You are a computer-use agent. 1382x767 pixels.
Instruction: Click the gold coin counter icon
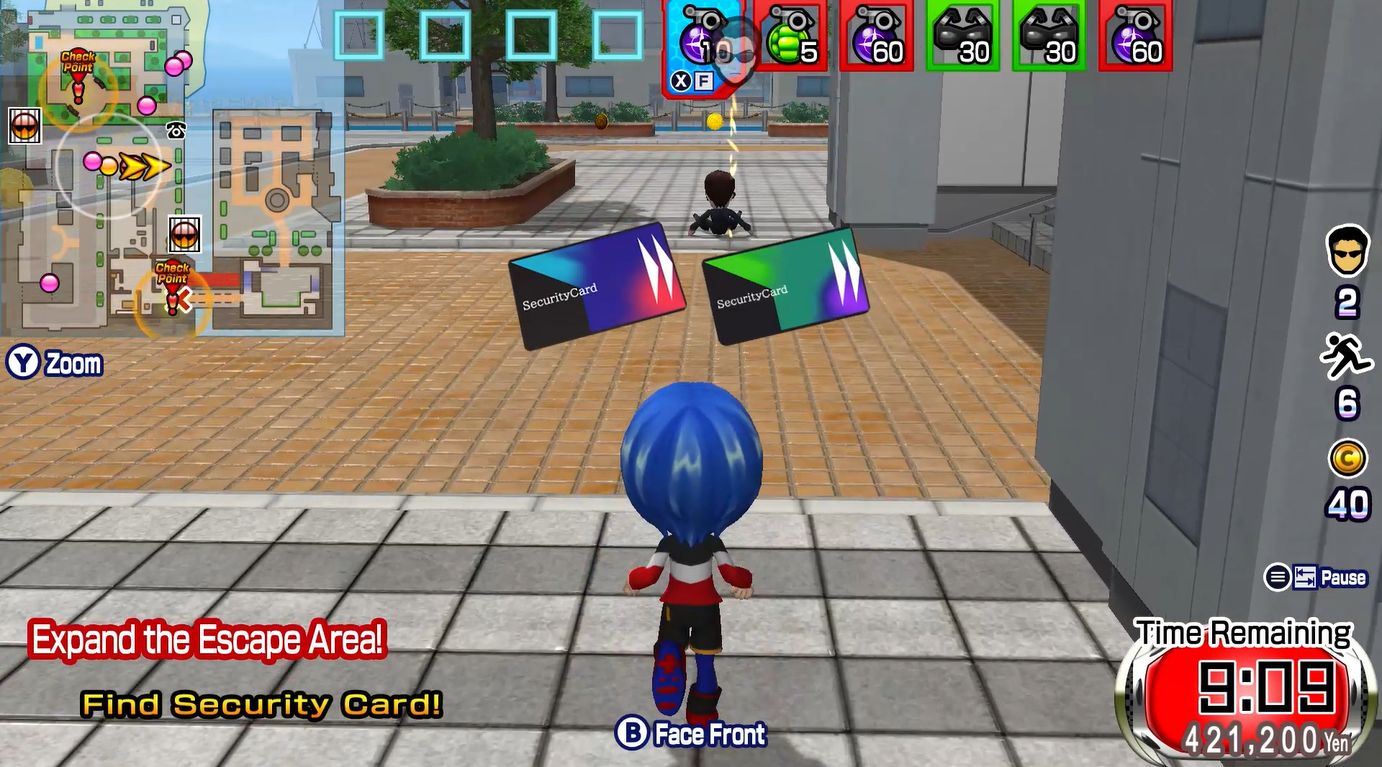coord(1347,459)
